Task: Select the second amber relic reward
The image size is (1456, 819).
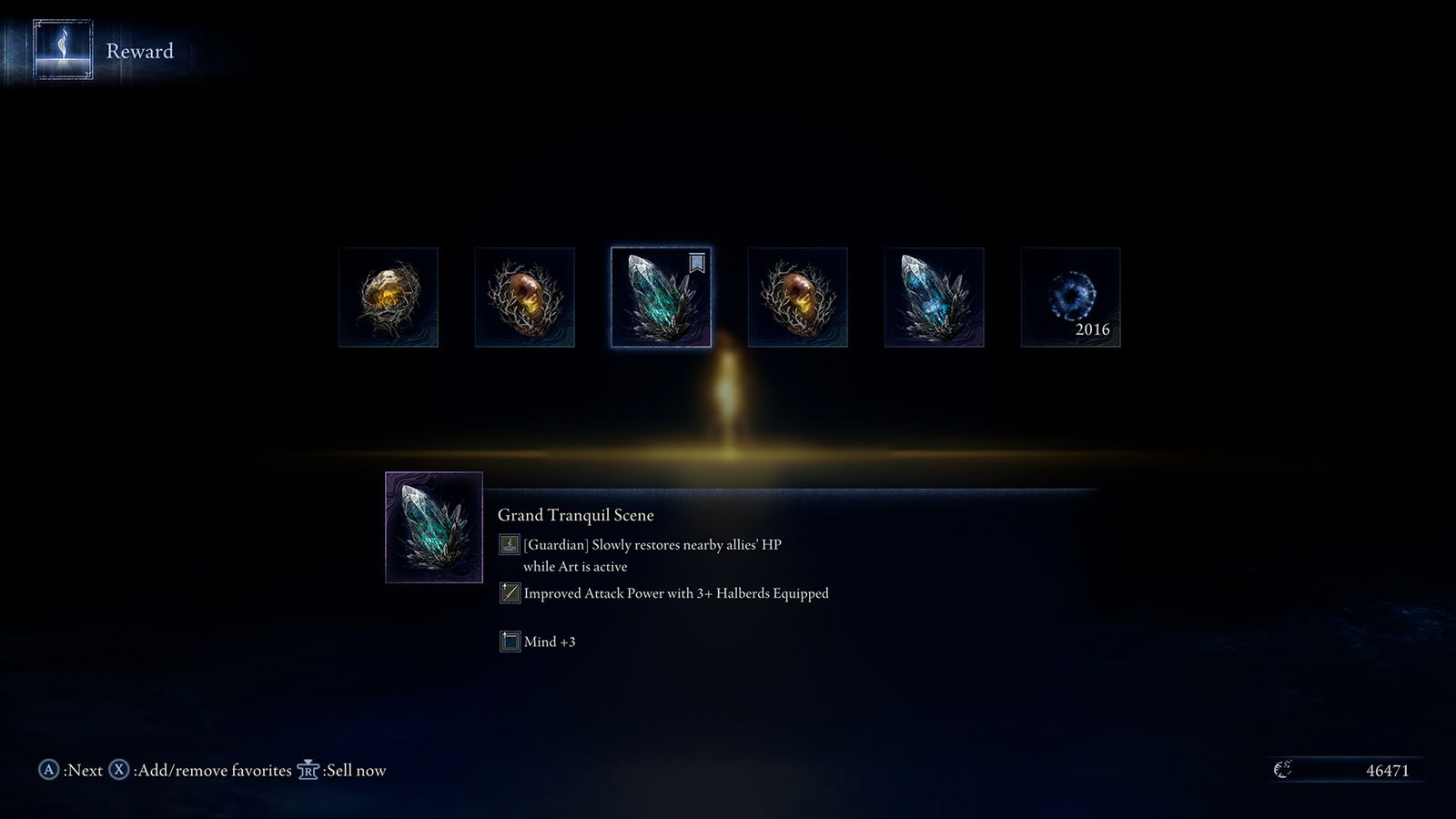Action: pyautogui.click(x=523, y=298)
